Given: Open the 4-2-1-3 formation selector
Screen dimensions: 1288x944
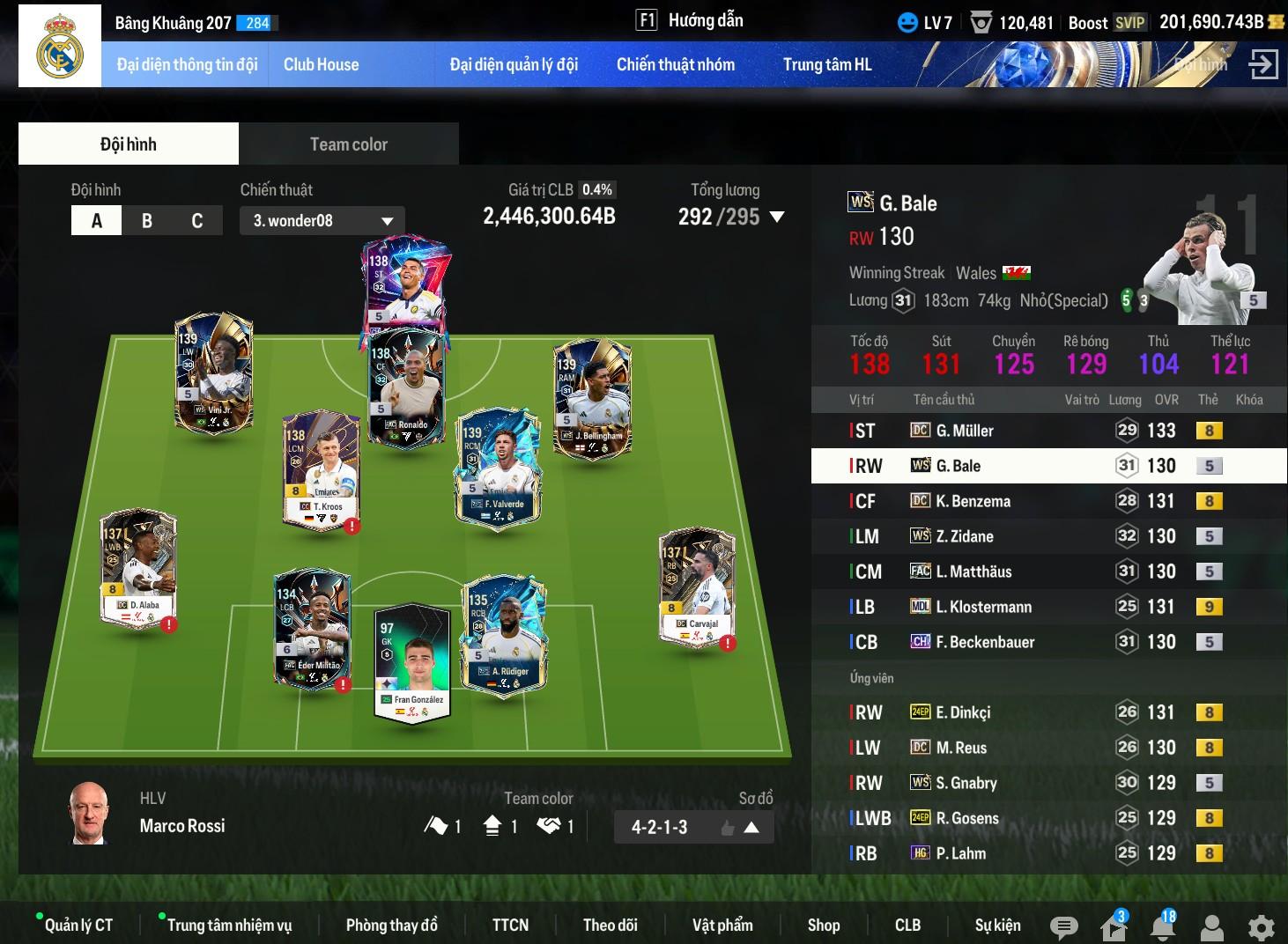Looking at the screenshot, I should click(693, 827).
